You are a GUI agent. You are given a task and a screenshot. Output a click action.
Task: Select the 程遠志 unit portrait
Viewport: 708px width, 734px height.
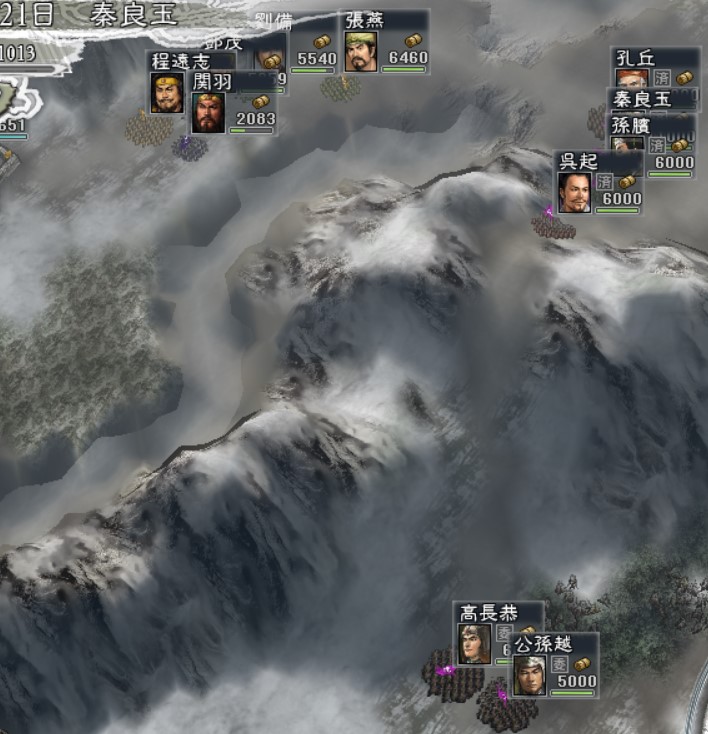[166, 93]
